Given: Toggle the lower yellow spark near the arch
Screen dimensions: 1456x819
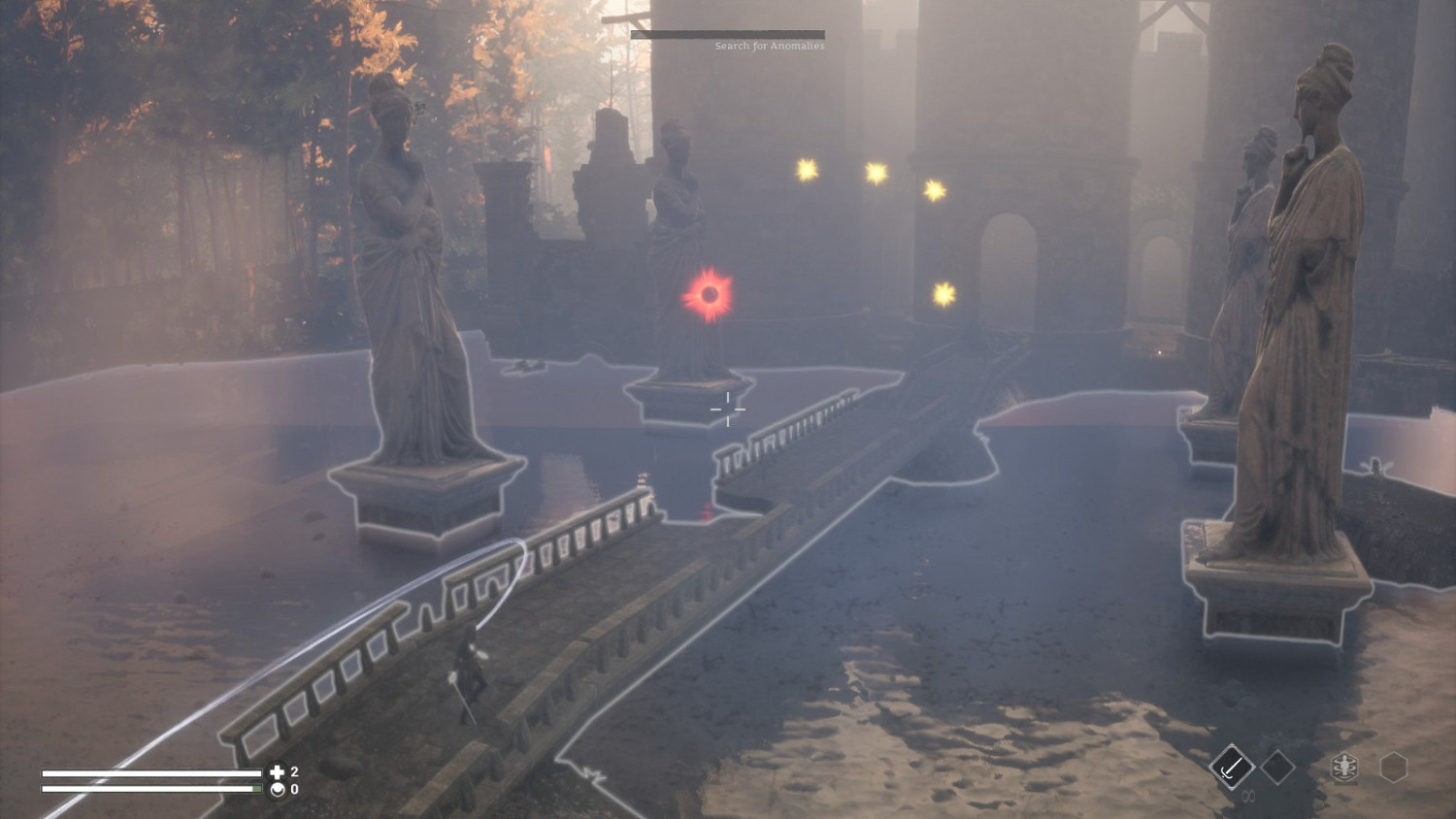Looking at the screenshot, I should pos(943,291).
